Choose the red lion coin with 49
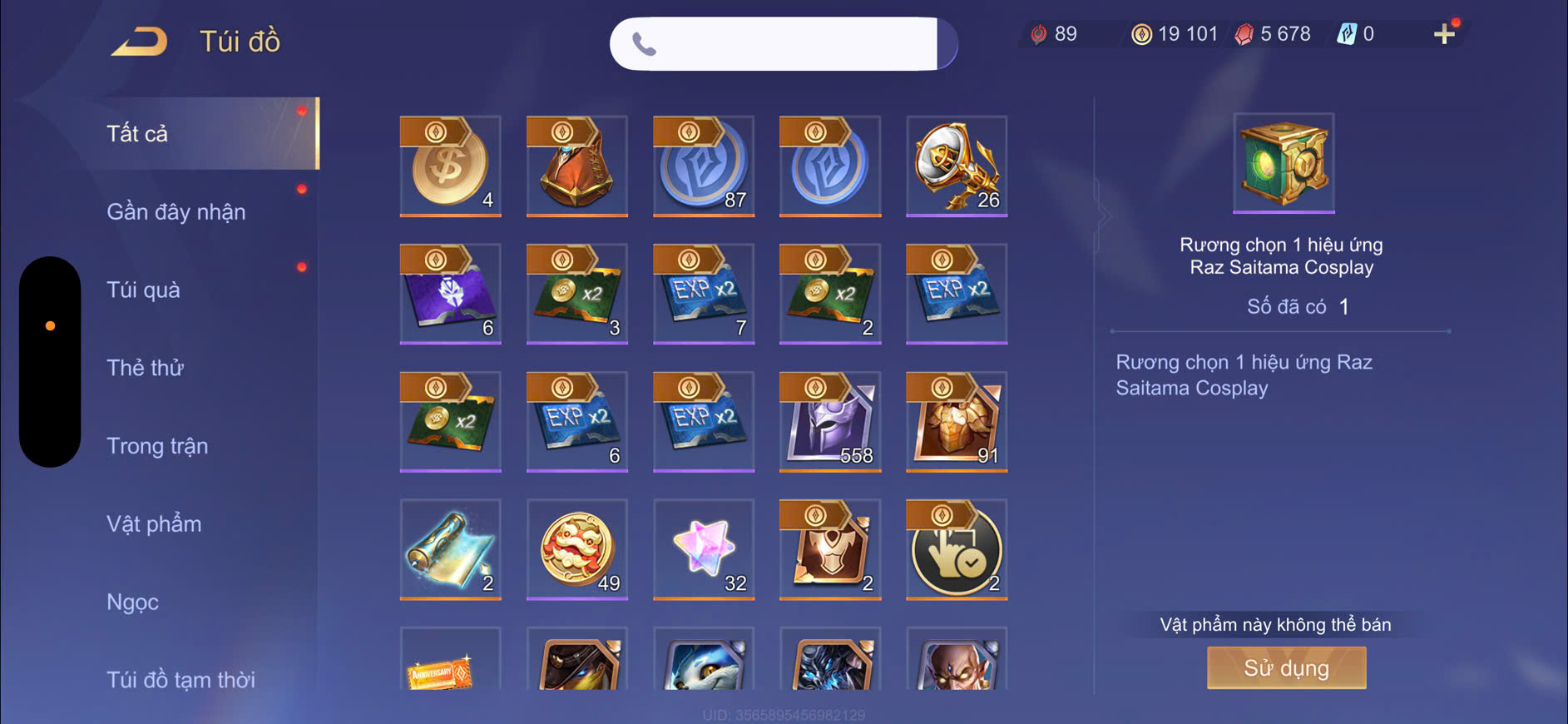The height and width of the screenshot is (724, 1568). point(577,548)
